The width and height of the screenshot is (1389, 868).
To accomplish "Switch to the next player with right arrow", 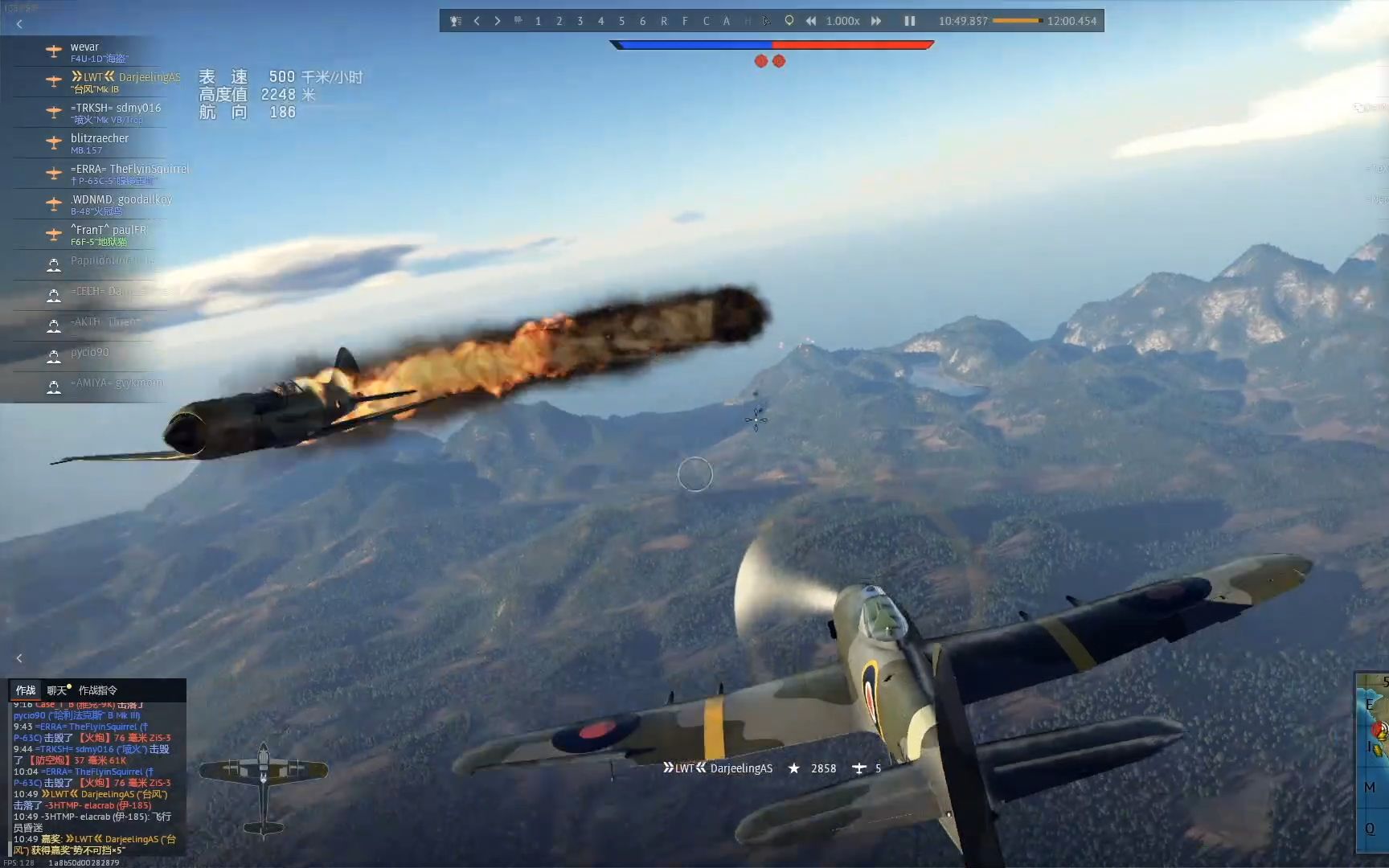I will click(x=498, y=21).
